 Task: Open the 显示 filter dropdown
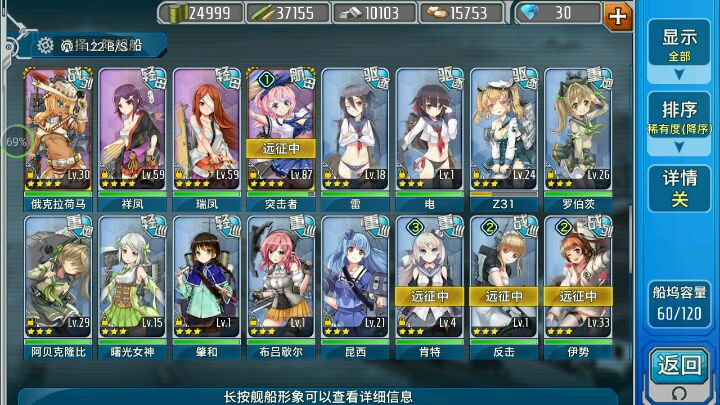679,46
